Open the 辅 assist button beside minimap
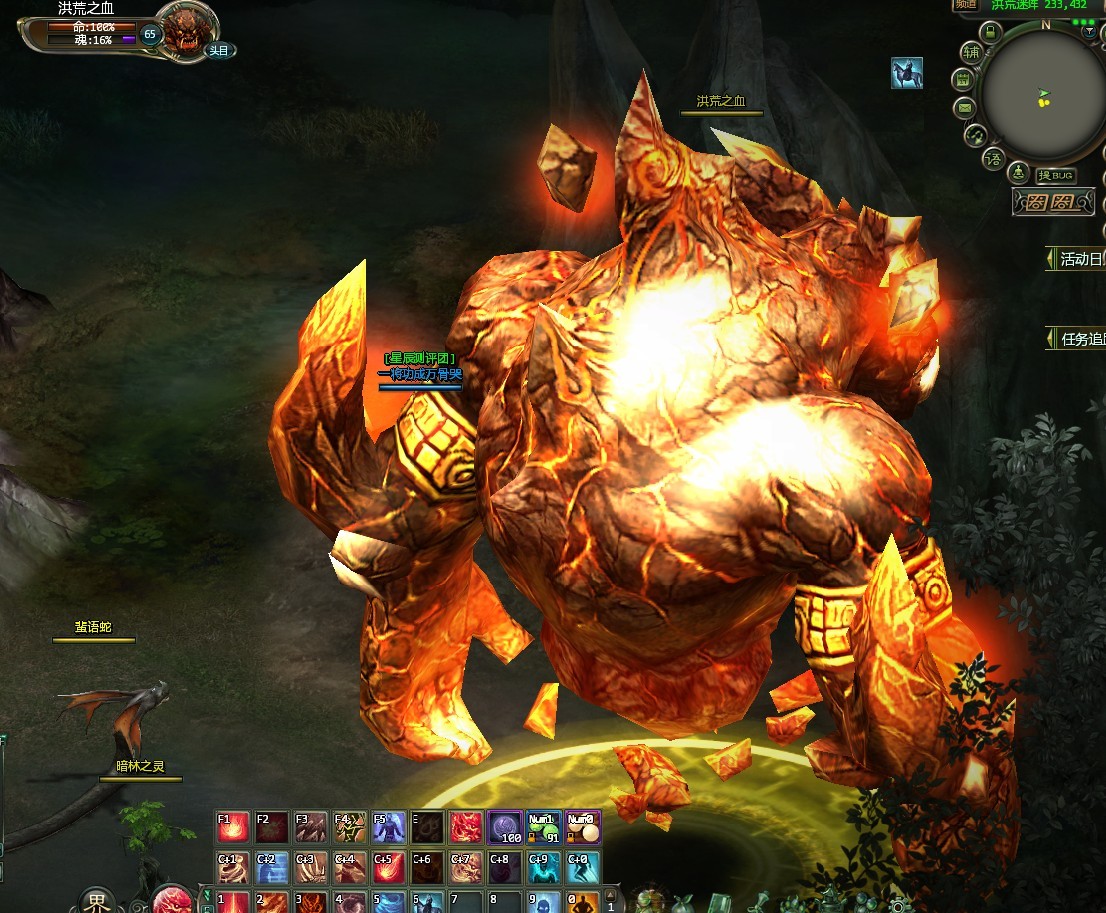Screen dimensions: 1106x913 click(971, 53)
